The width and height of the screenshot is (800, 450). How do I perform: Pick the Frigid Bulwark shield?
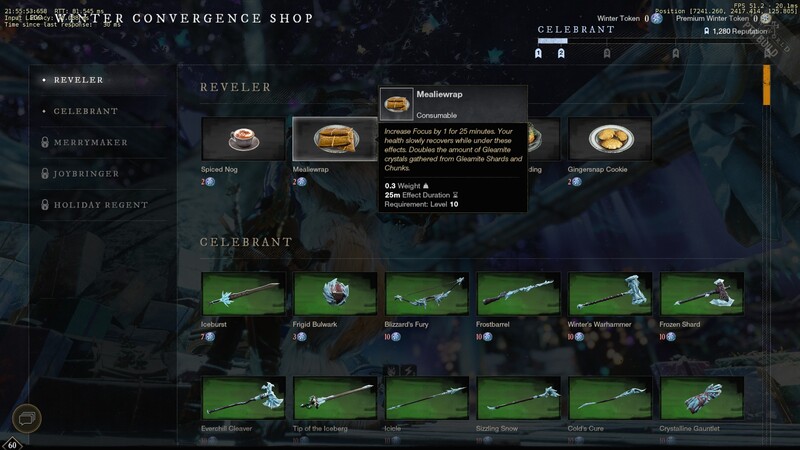tap(334, 293)
